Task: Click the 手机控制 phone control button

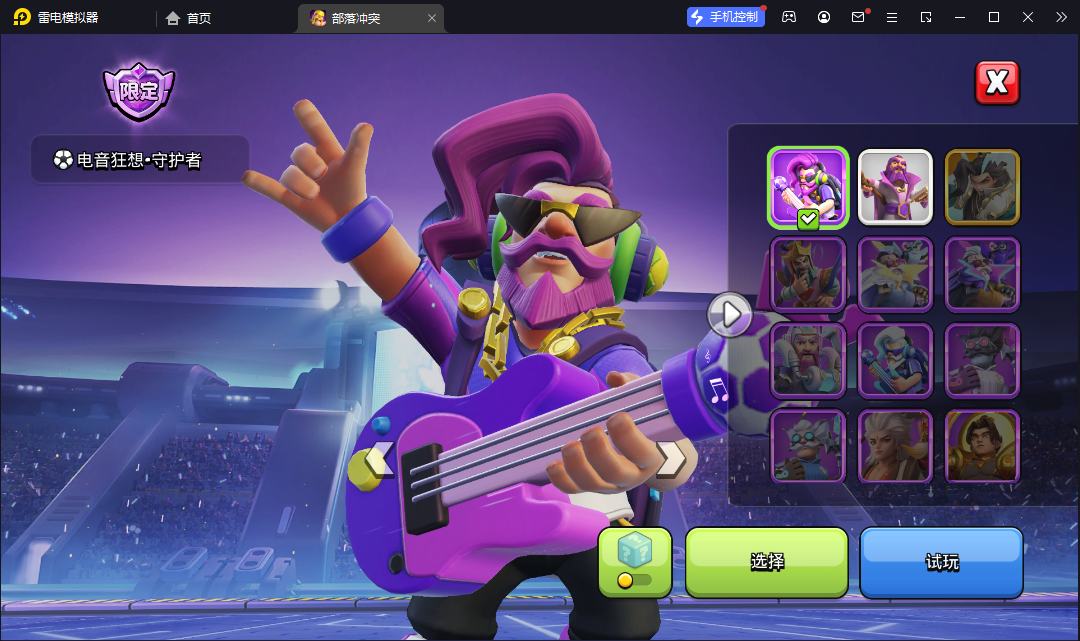Action: pos(726,17)
